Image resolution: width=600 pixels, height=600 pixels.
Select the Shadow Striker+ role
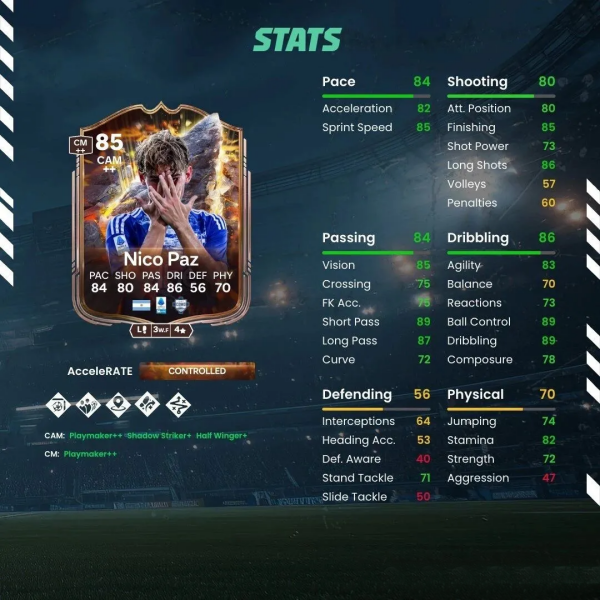click(159, 435)
